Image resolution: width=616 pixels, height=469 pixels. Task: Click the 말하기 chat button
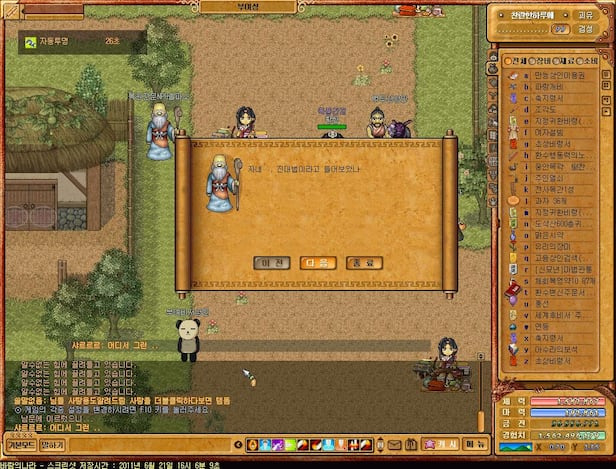[53, 444]
